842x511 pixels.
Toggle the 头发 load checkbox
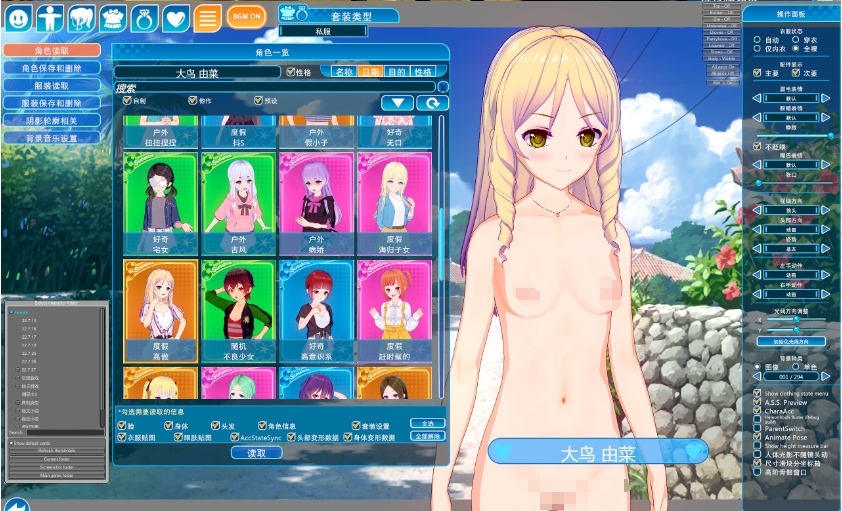tap(217, 424)
